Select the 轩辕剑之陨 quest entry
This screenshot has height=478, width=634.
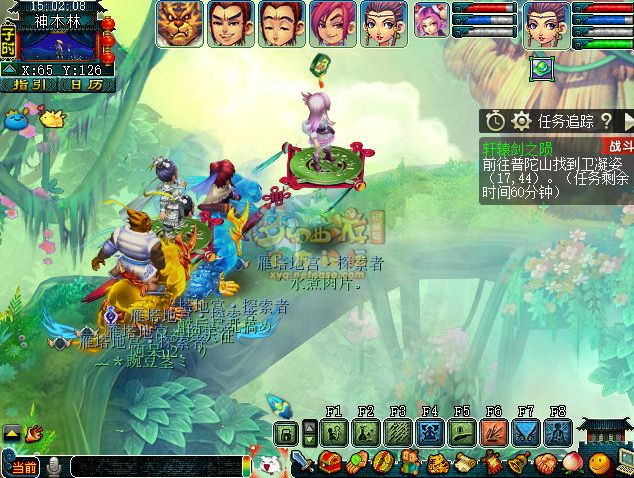coord(519,145)
